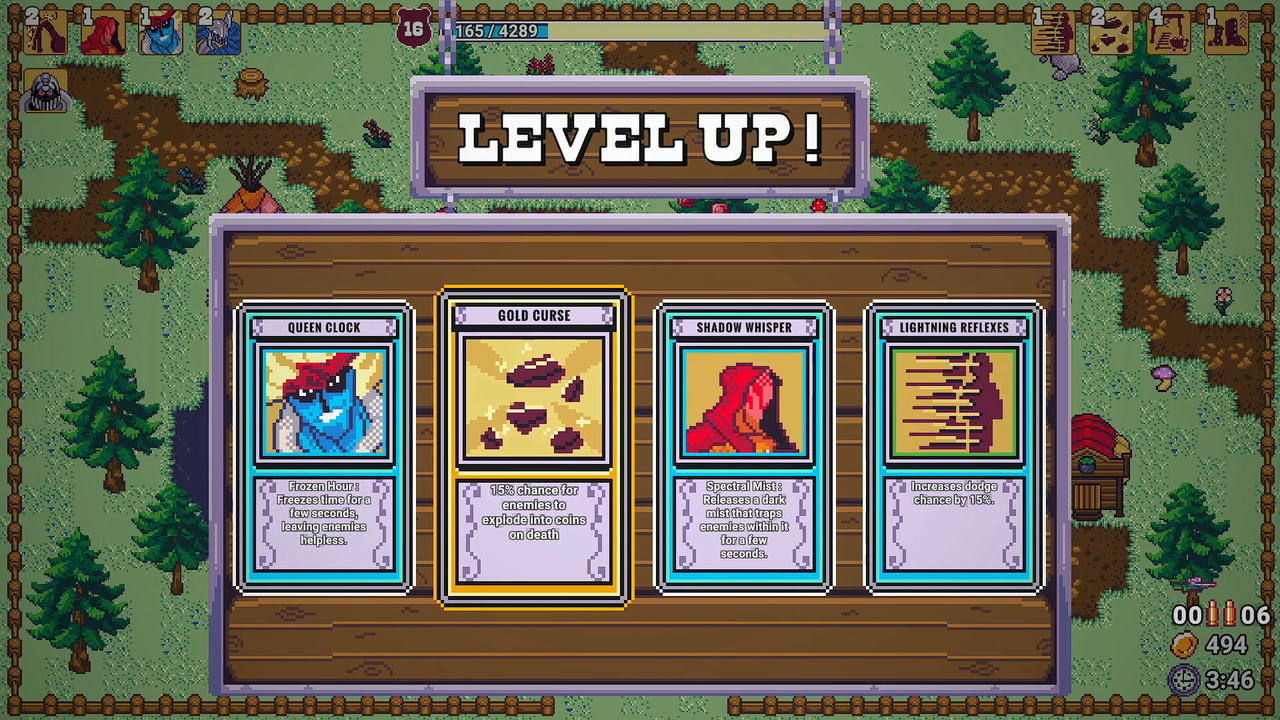Click the red hooded figure HUD icon
The width and height of the screenshot is (1280, 720).
[102, 33]
